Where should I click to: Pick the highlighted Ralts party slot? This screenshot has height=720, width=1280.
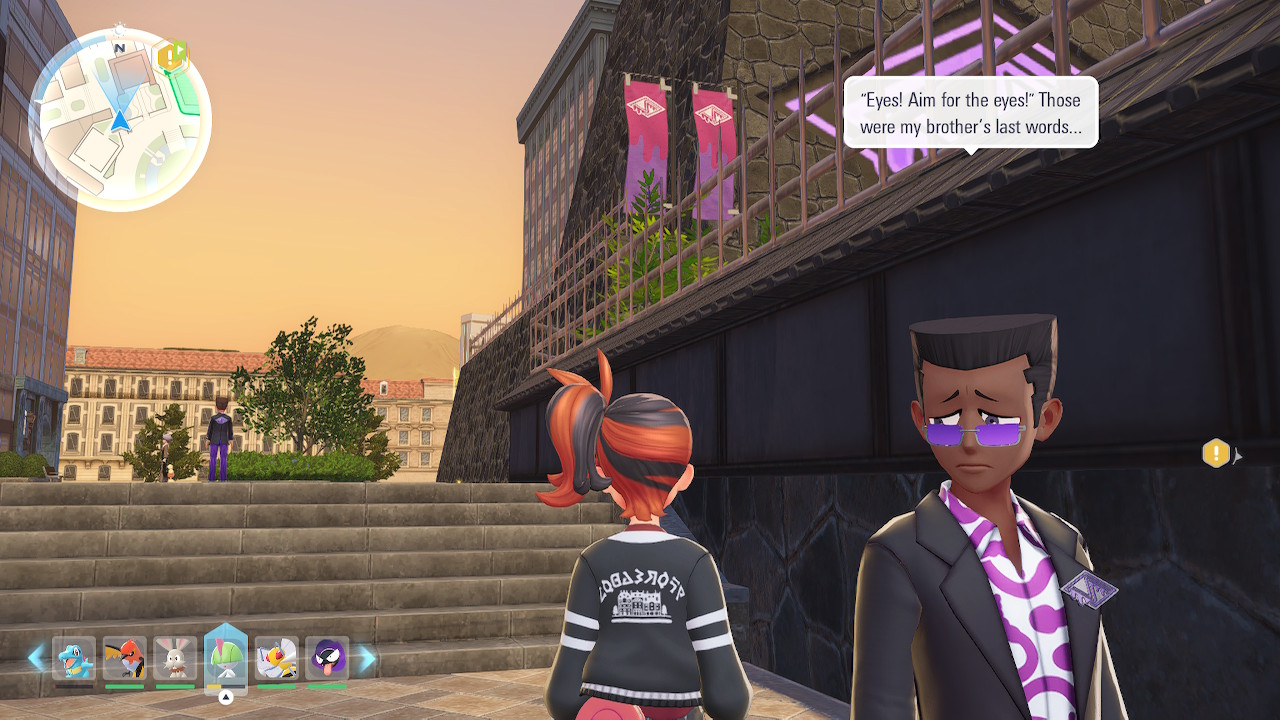225,657
